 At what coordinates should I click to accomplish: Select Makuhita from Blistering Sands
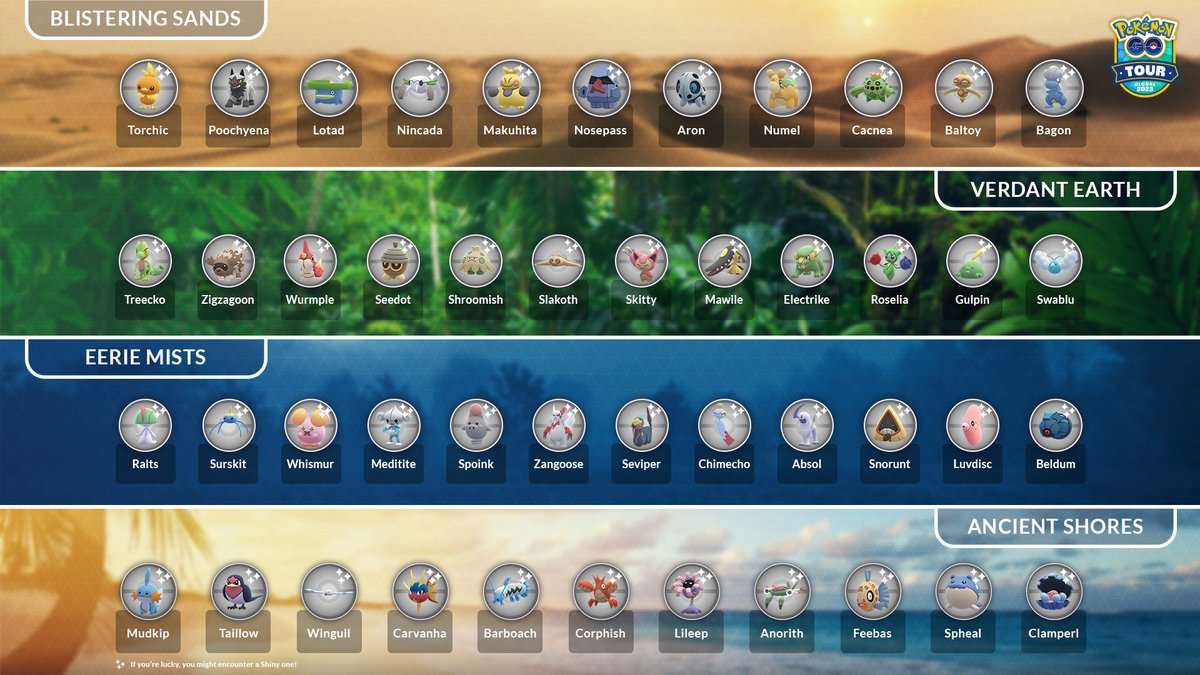(x=510, y=88)
